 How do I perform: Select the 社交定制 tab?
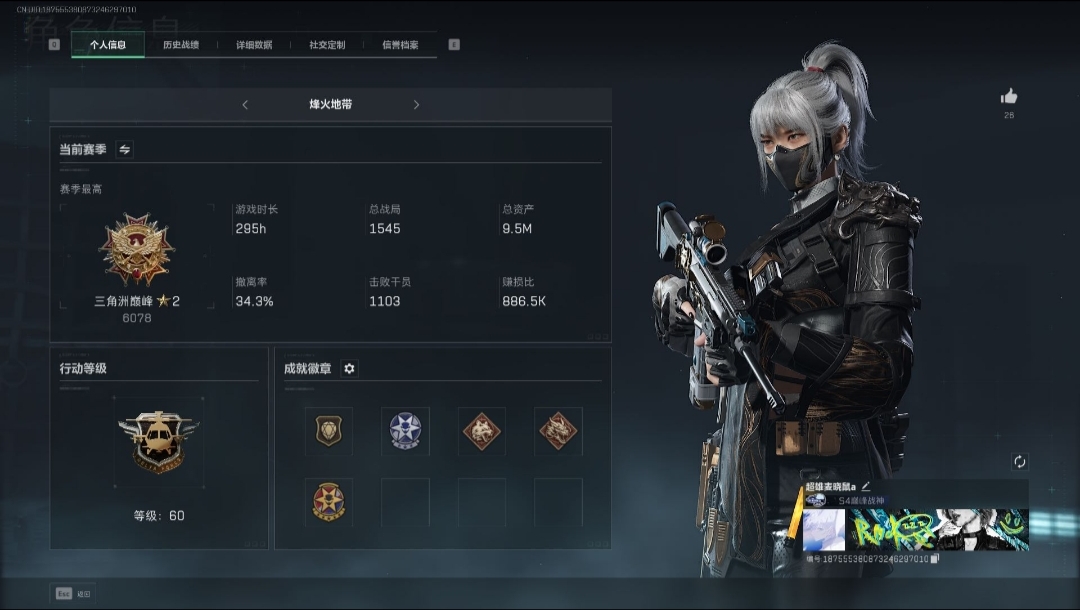click(327, 45)
